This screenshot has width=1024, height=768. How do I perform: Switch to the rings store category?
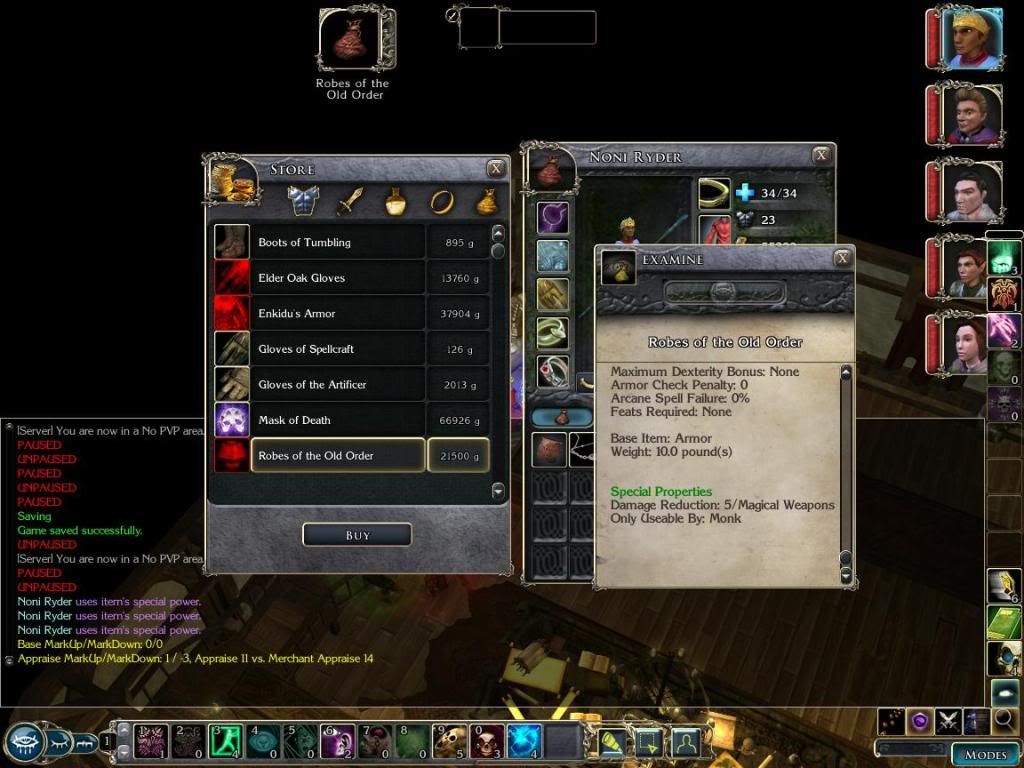441,201
